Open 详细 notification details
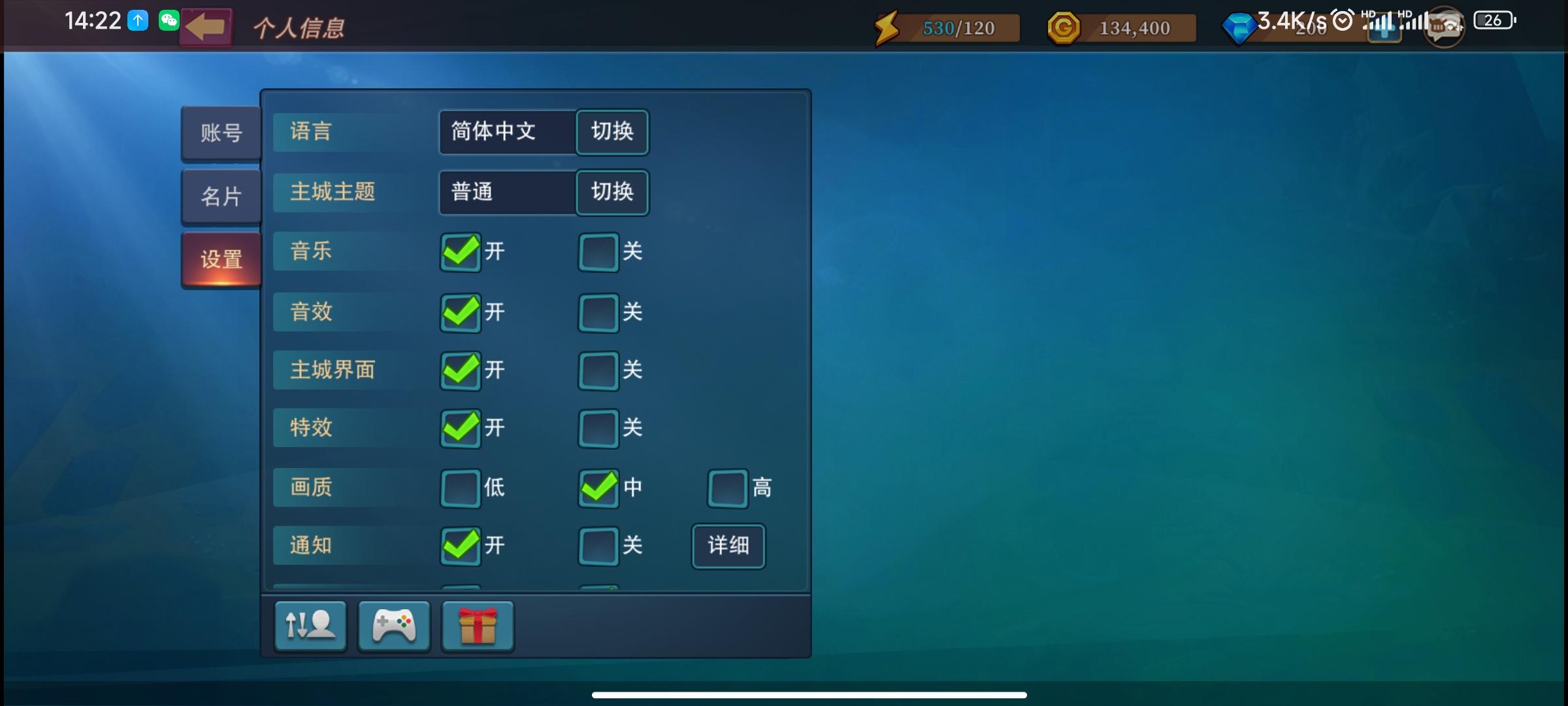Screen dimensions: 1568x706 [728, 546]
